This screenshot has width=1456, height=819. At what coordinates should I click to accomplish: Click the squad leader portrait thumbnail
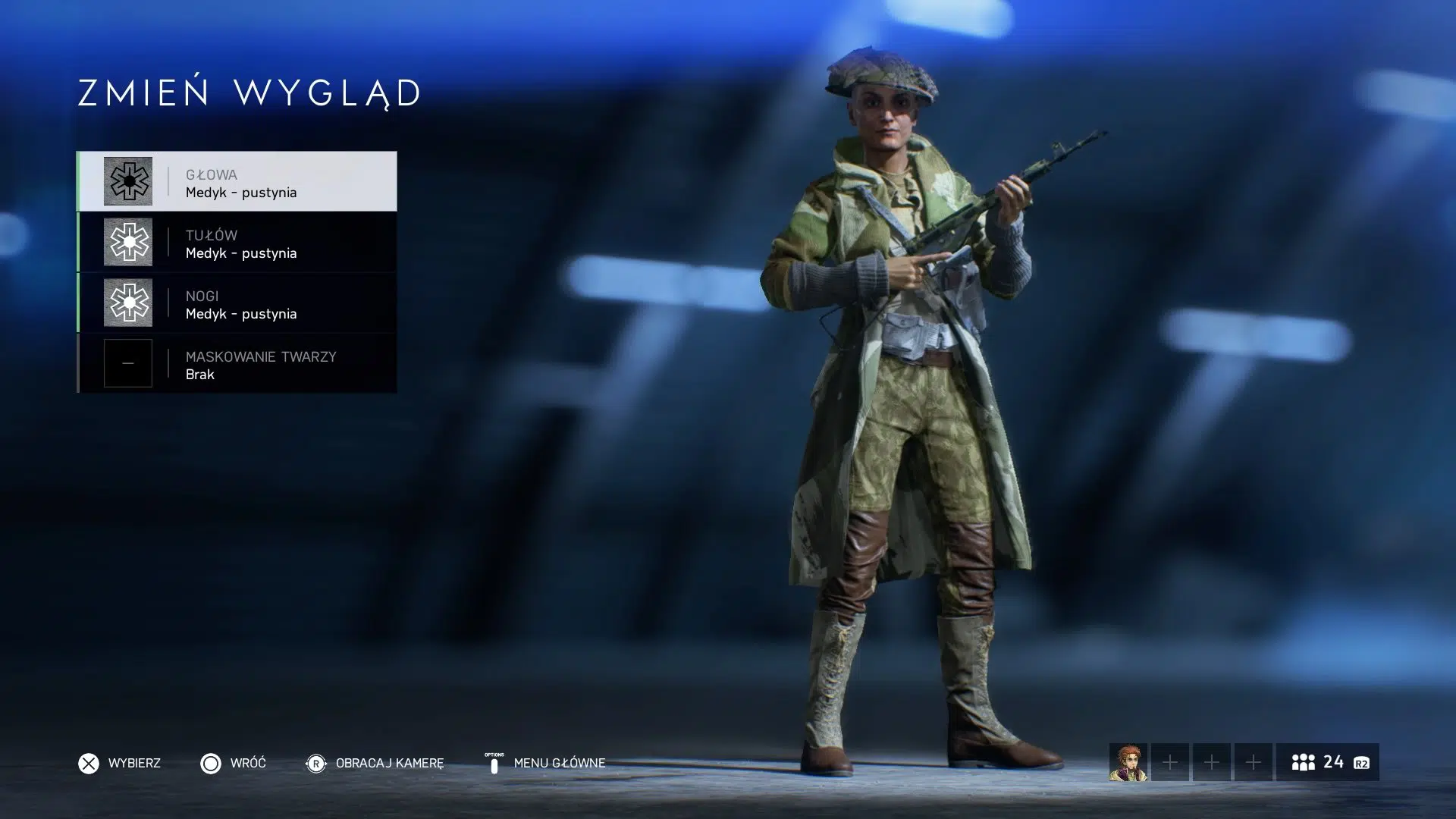click(x=1128, y=762)
